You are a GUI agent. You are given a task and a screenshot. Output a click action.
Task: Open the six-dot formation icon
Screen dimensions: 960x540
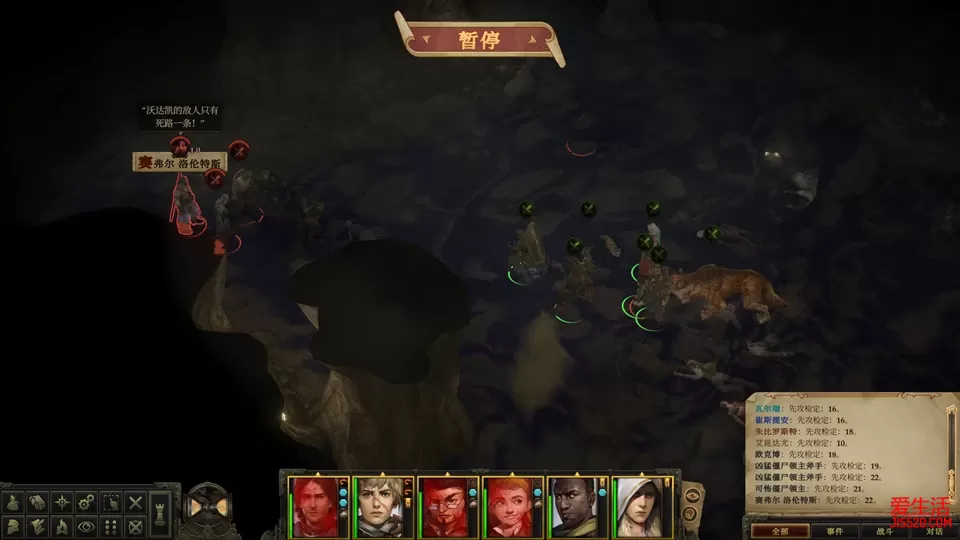point(112,525)
